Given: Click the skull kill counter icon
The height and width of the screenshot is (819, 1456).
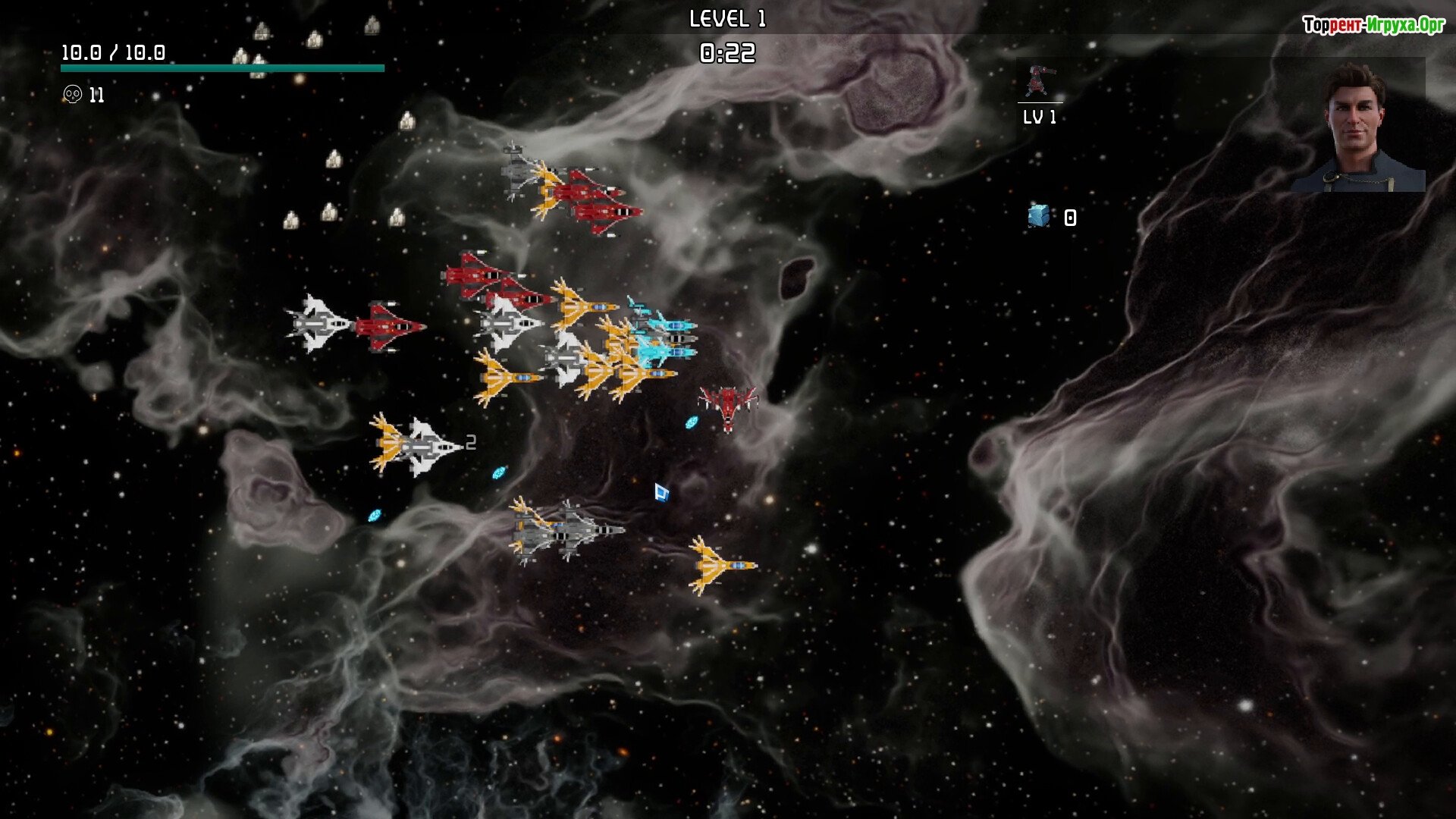Looking at the screenshot, I should pyautogui.click(x=72, y=95).
